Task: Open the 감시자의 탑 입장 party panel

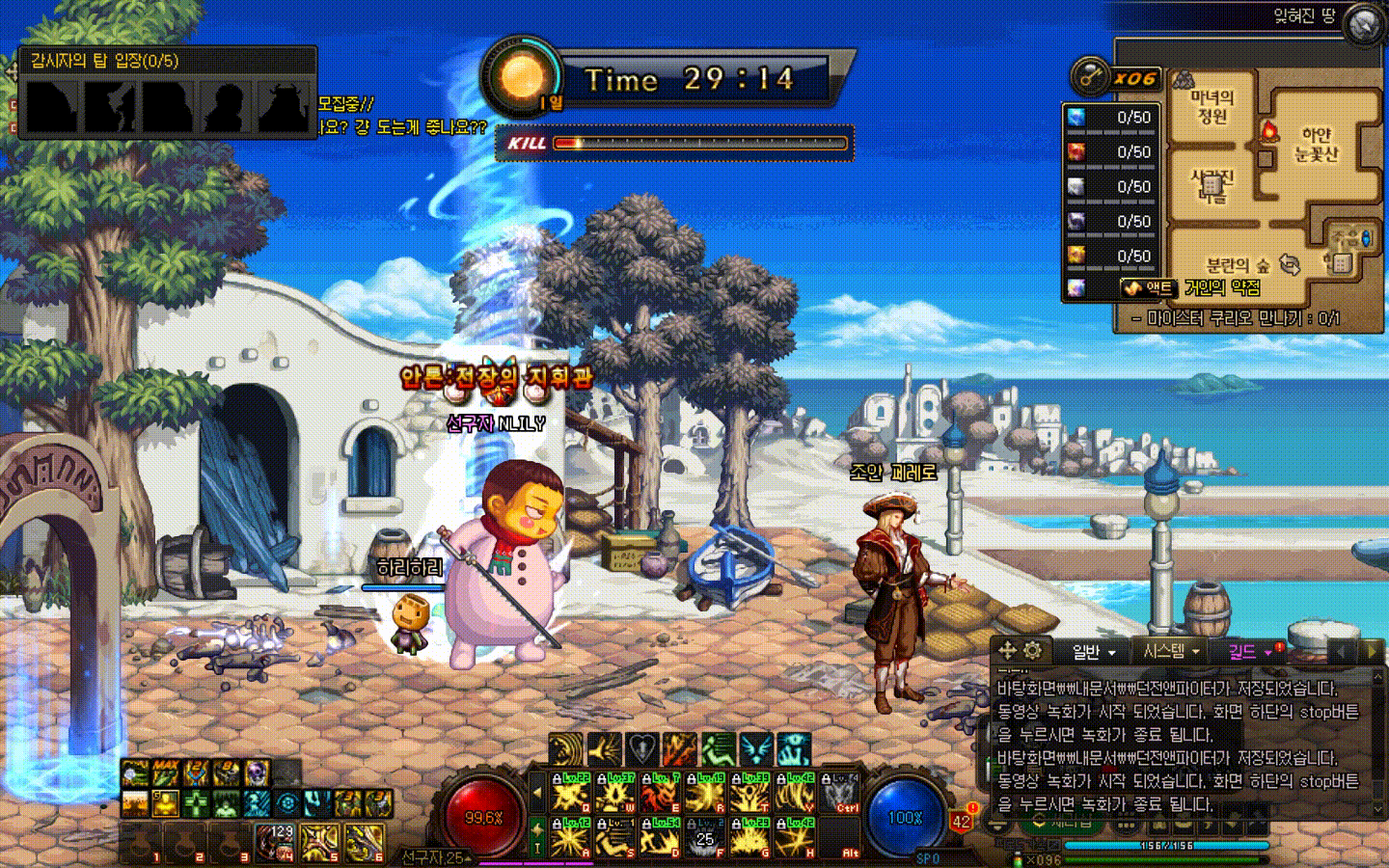Action: coord(168,93)
